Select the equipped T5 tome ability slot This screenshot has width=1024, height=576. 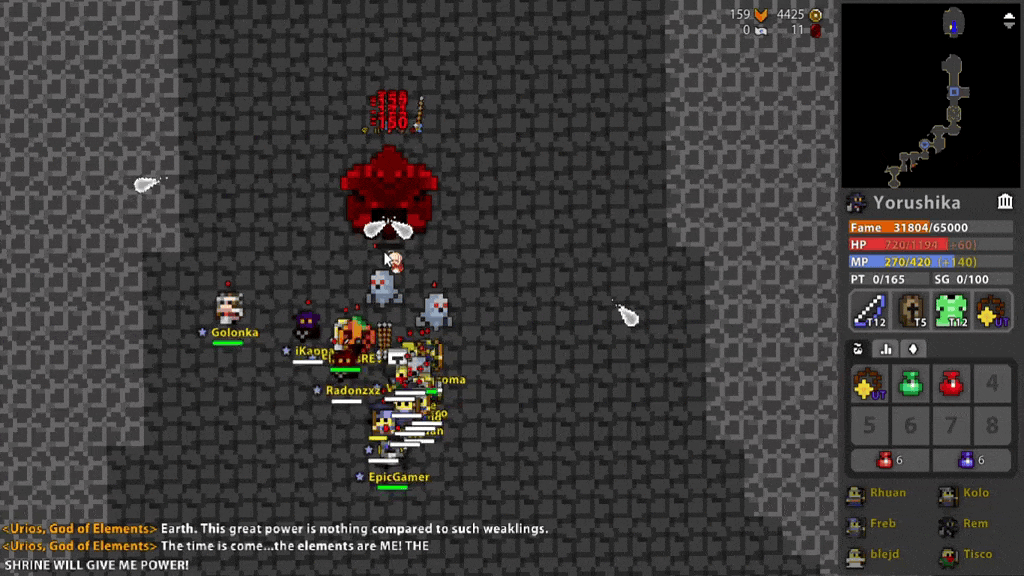[x=911, y=311]
